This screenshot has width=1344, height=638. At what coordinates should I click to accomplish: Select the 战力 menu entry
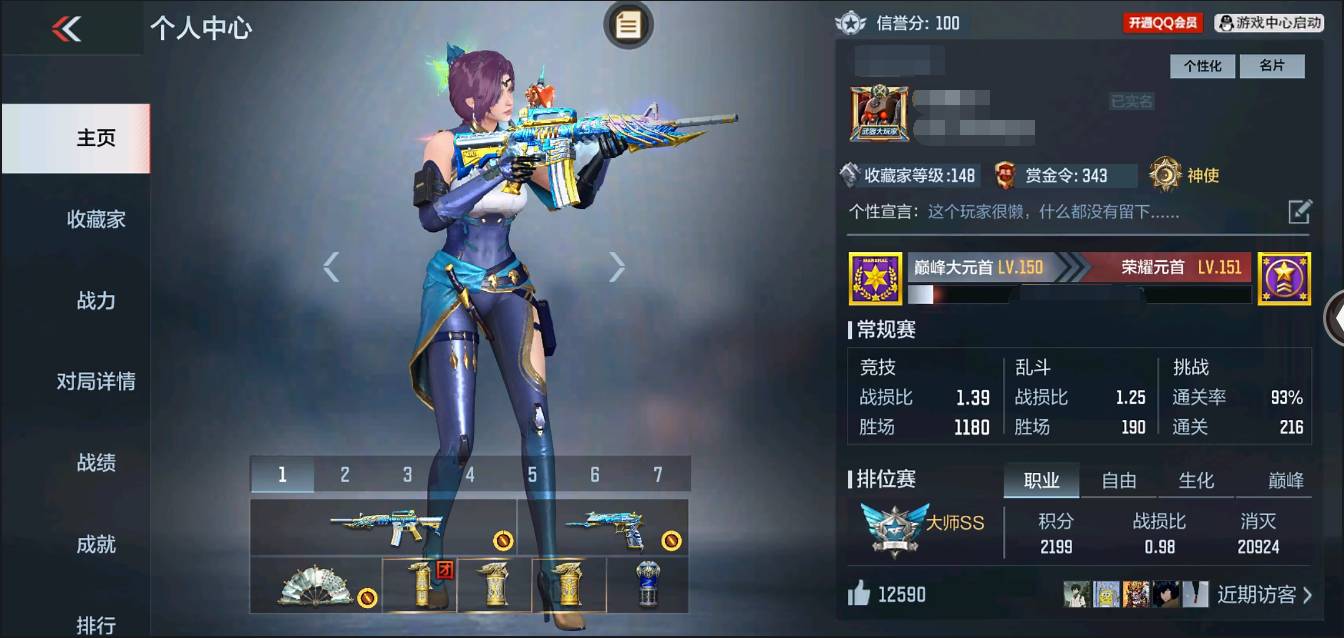coord(96,300)
